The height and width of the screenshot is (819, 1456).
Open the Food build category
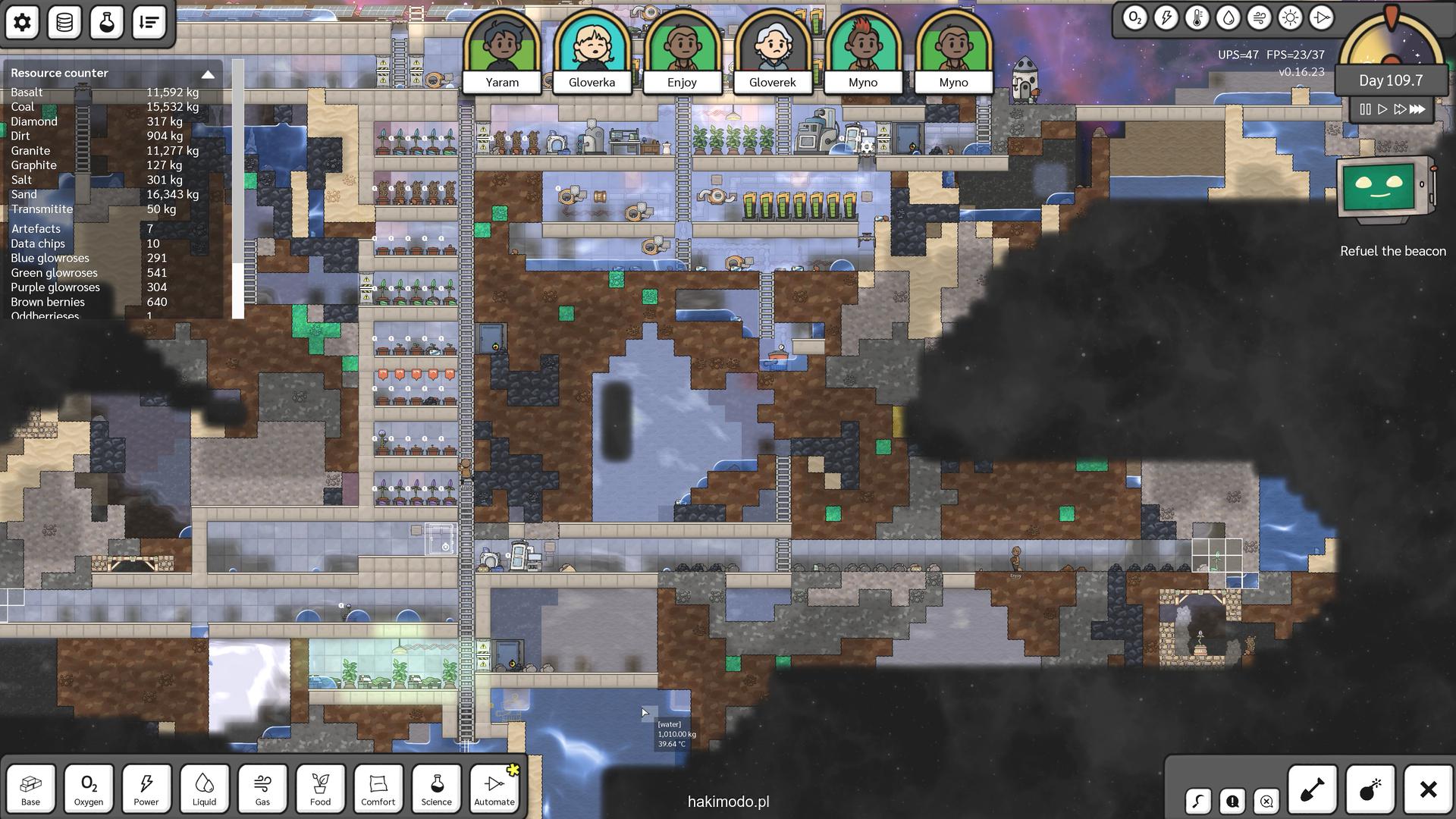tap(320, 789)
